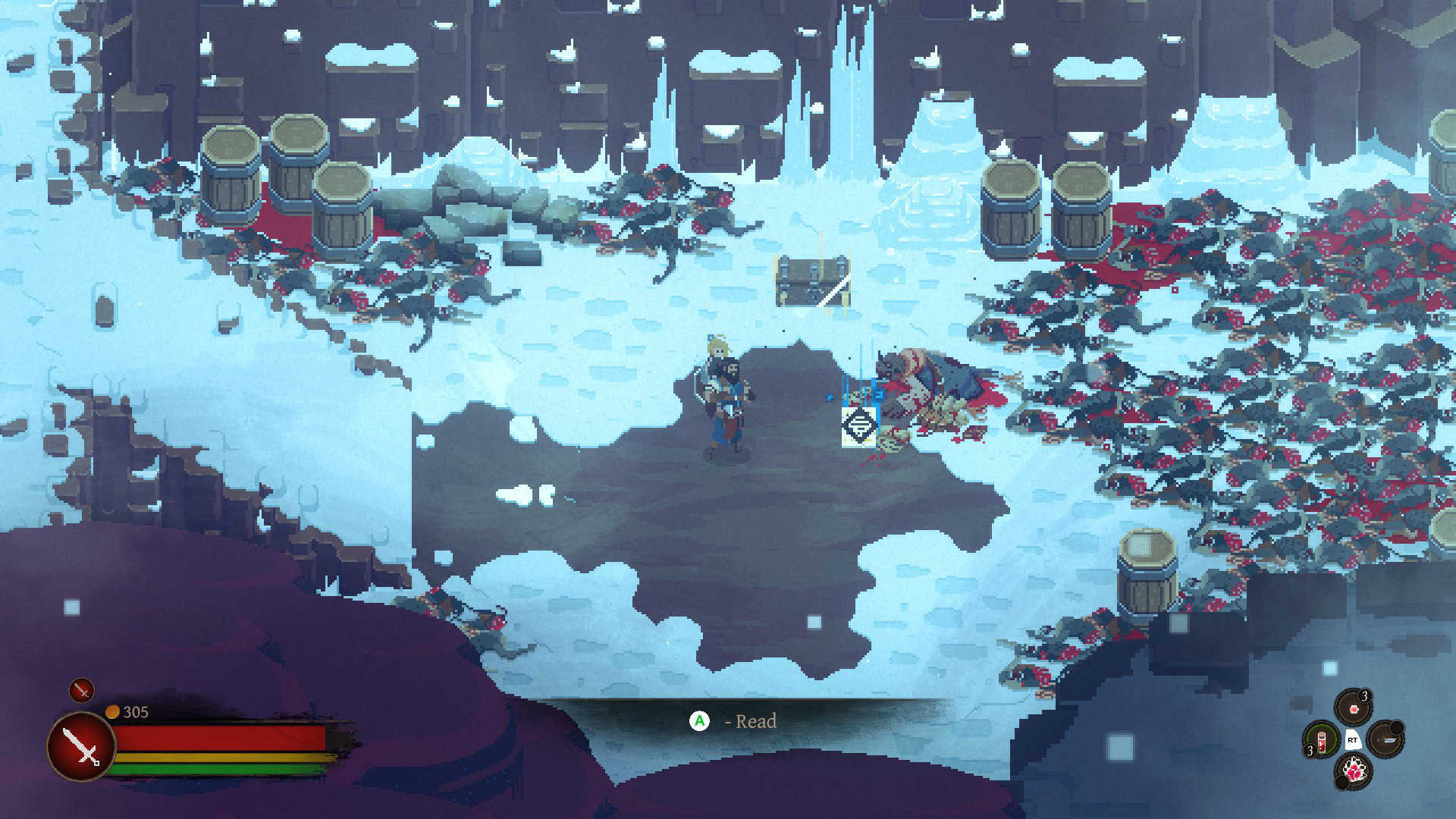Click the large sword weapon icon
Viewport: 1456px width, 819px height.
click(81, 746)
